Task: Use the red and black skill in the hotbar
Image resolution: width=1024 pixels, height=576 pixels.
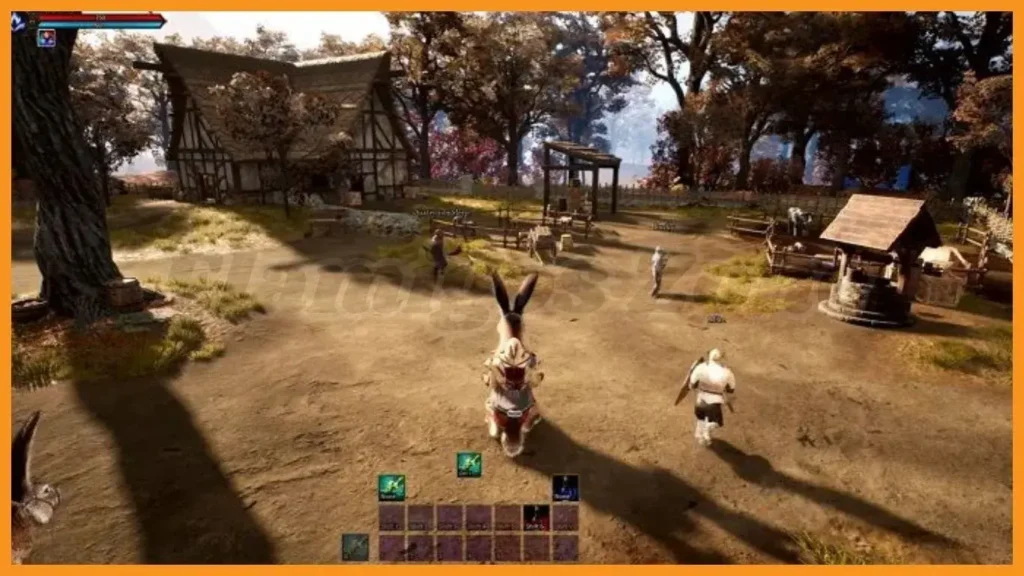Action: [x=536, y=517]
